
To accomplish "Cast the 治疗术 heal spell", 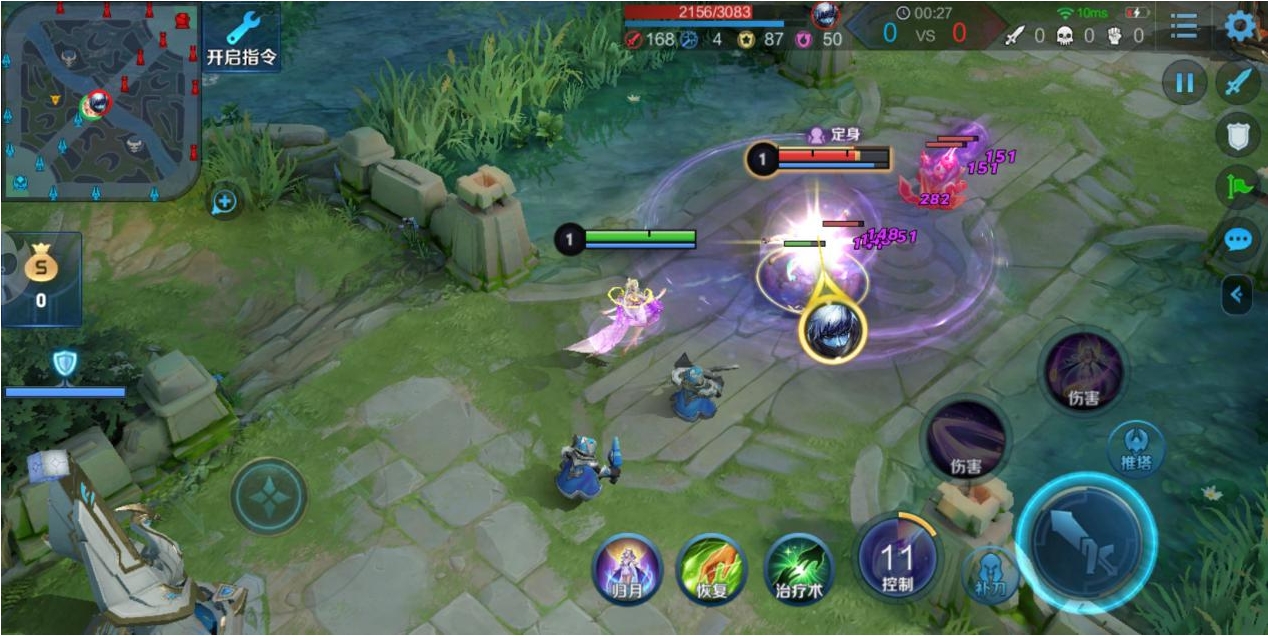I will [x=799, y=567].
